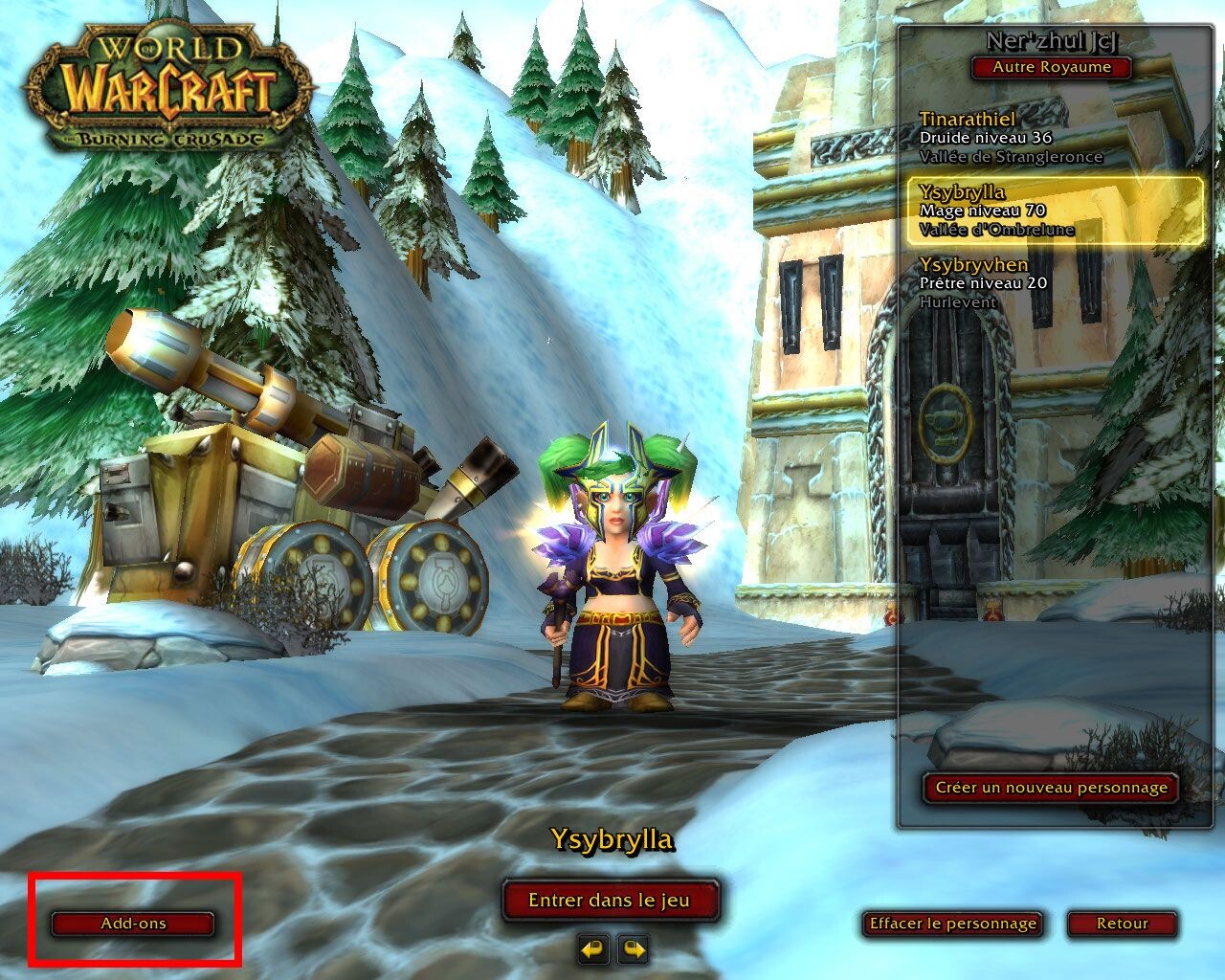Rotate character with left arrow button
Image resolution: width=1225 pixels, height=980 pixels.
592,949
